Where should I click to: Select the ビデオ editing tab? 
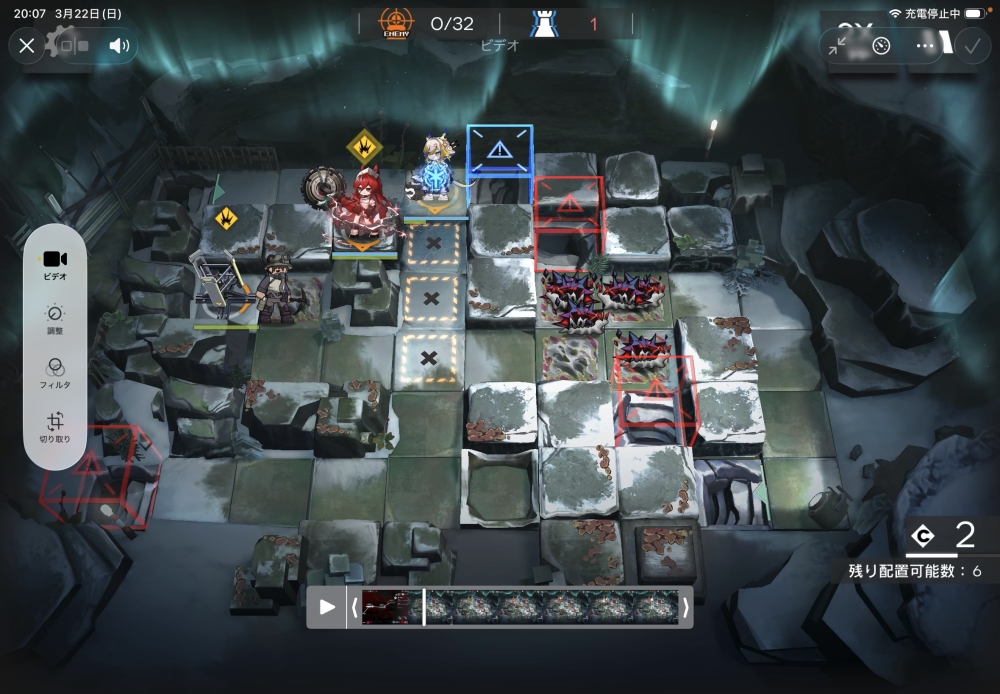[x=56, y=264]
